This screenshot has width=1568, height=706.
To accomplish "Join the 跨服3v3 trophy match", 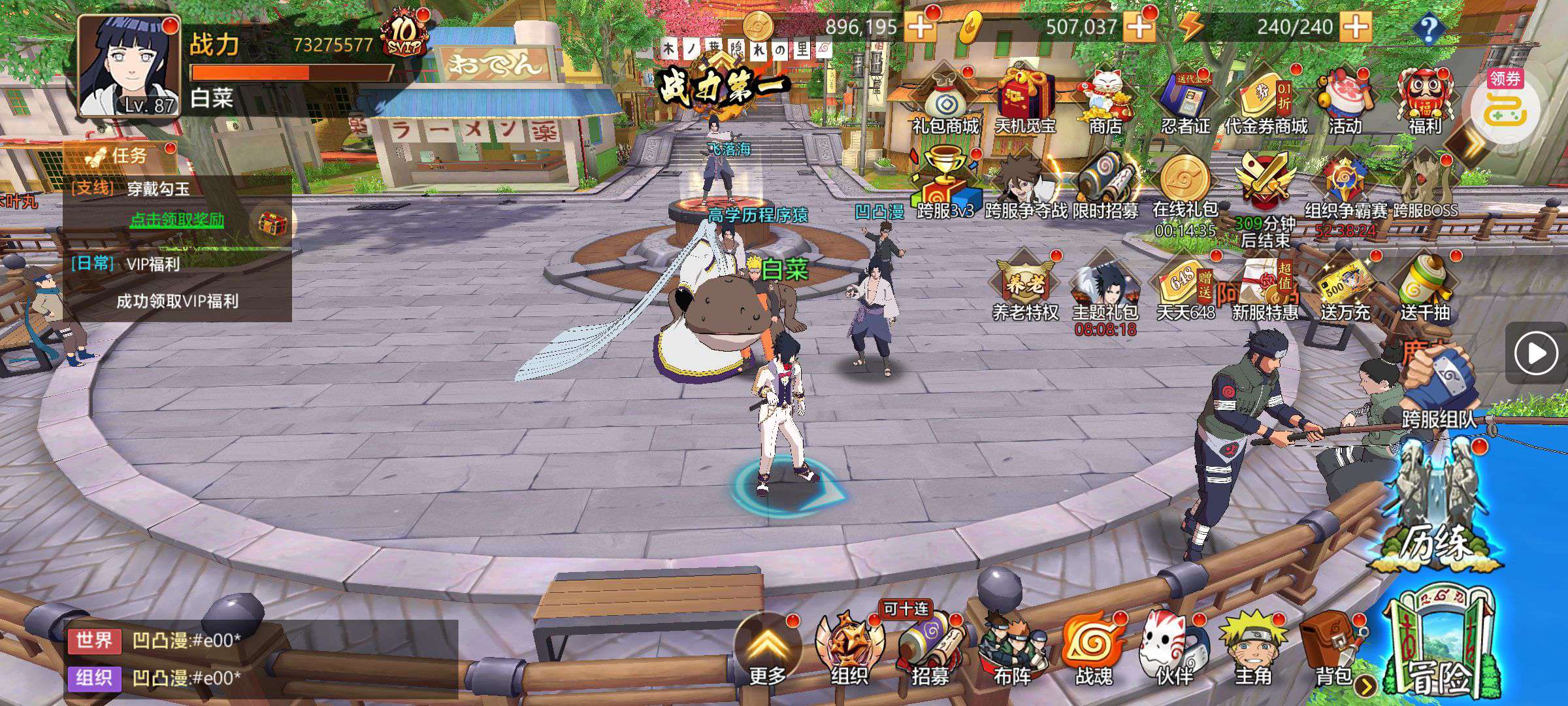I will (945, 184).
